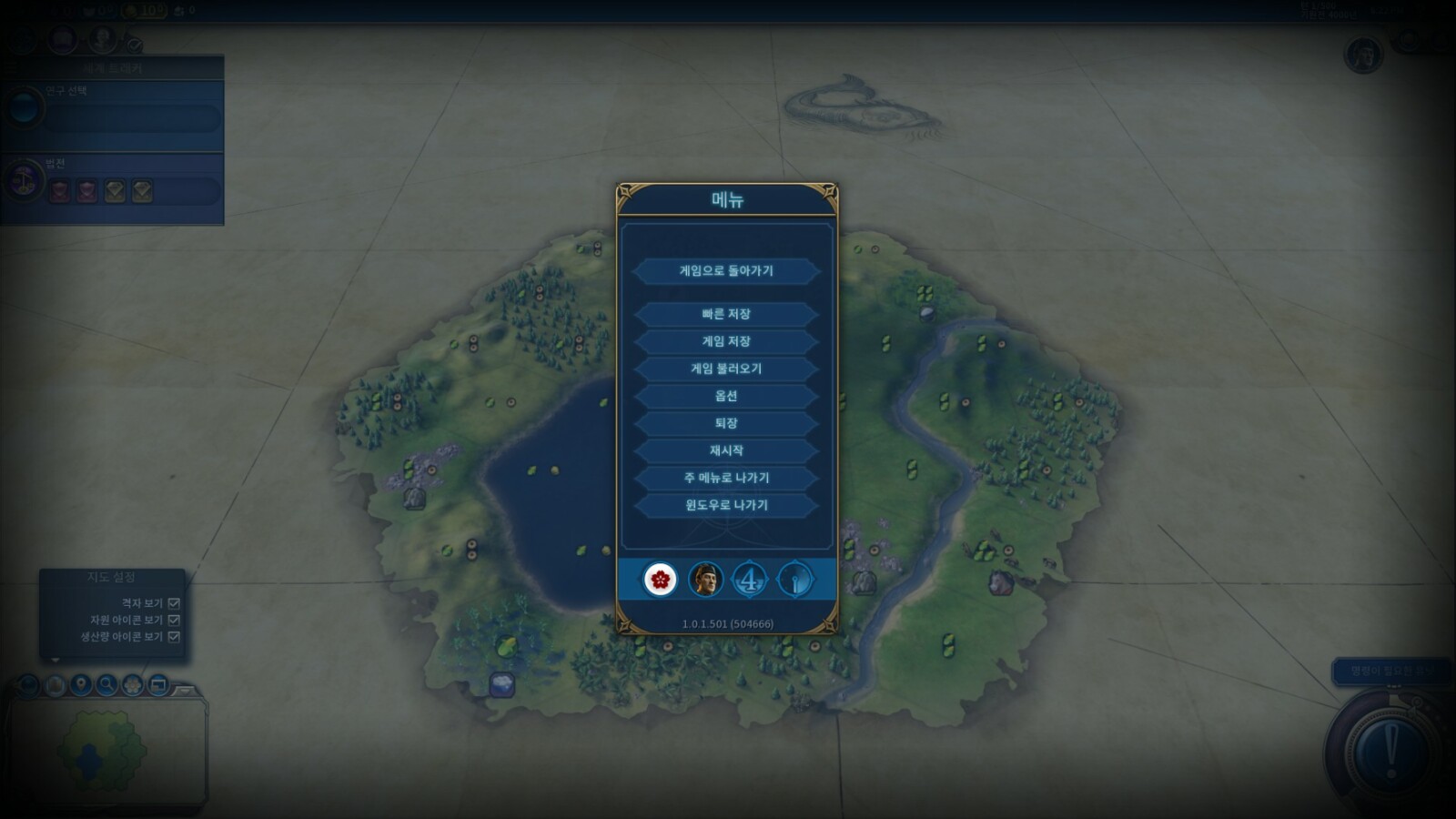Click the round icon right of difficulty
The image size is (1456, 819).
point(795,579)
